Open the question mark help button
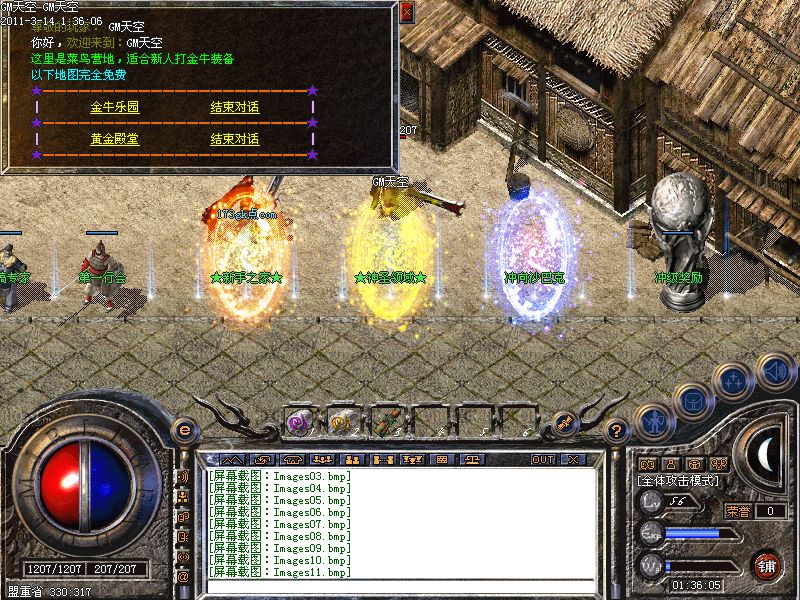 pyautogui.click(x=617, y=431)
